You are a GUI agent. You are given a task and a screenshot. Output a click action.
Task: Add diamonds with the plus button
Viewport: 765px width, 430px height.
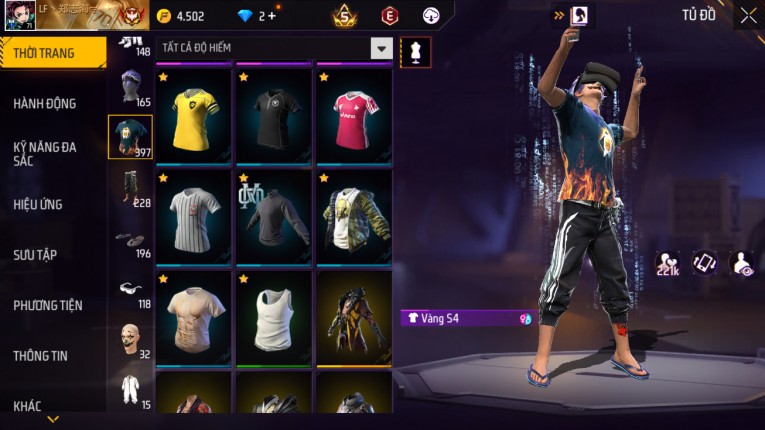coord(272,16)
